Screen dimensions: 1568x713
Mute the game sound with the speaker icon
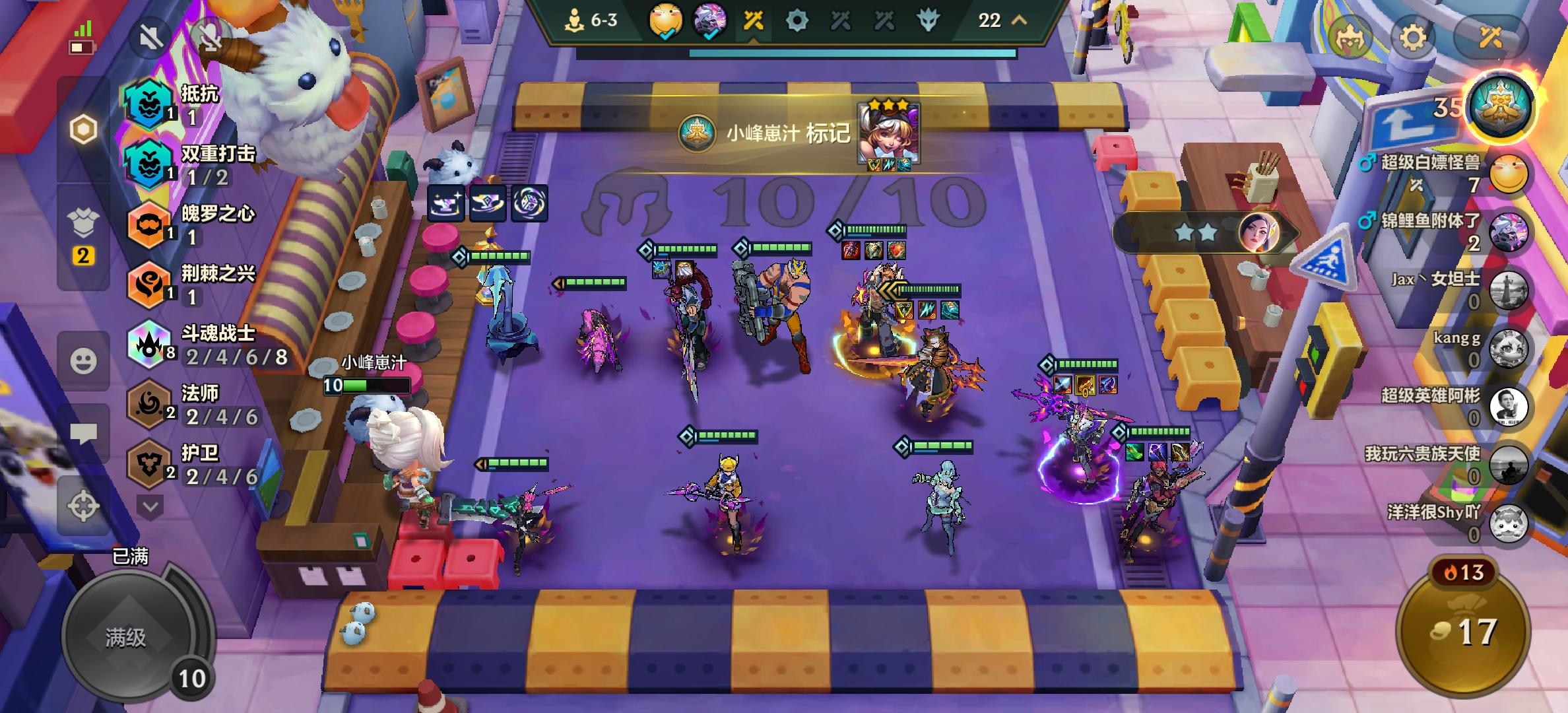click(150, 38)
